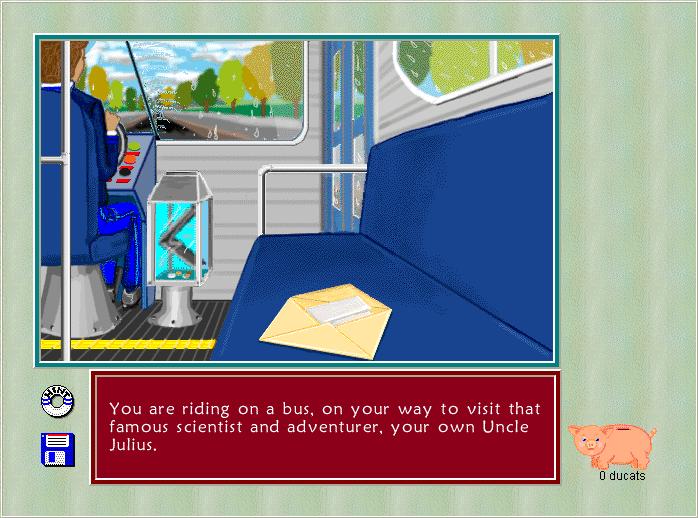The width and height of the screenshot is (698, 518).
Task: Click the Hint life preserver icon
Action: pyautogui.click(x=57, y=401)
